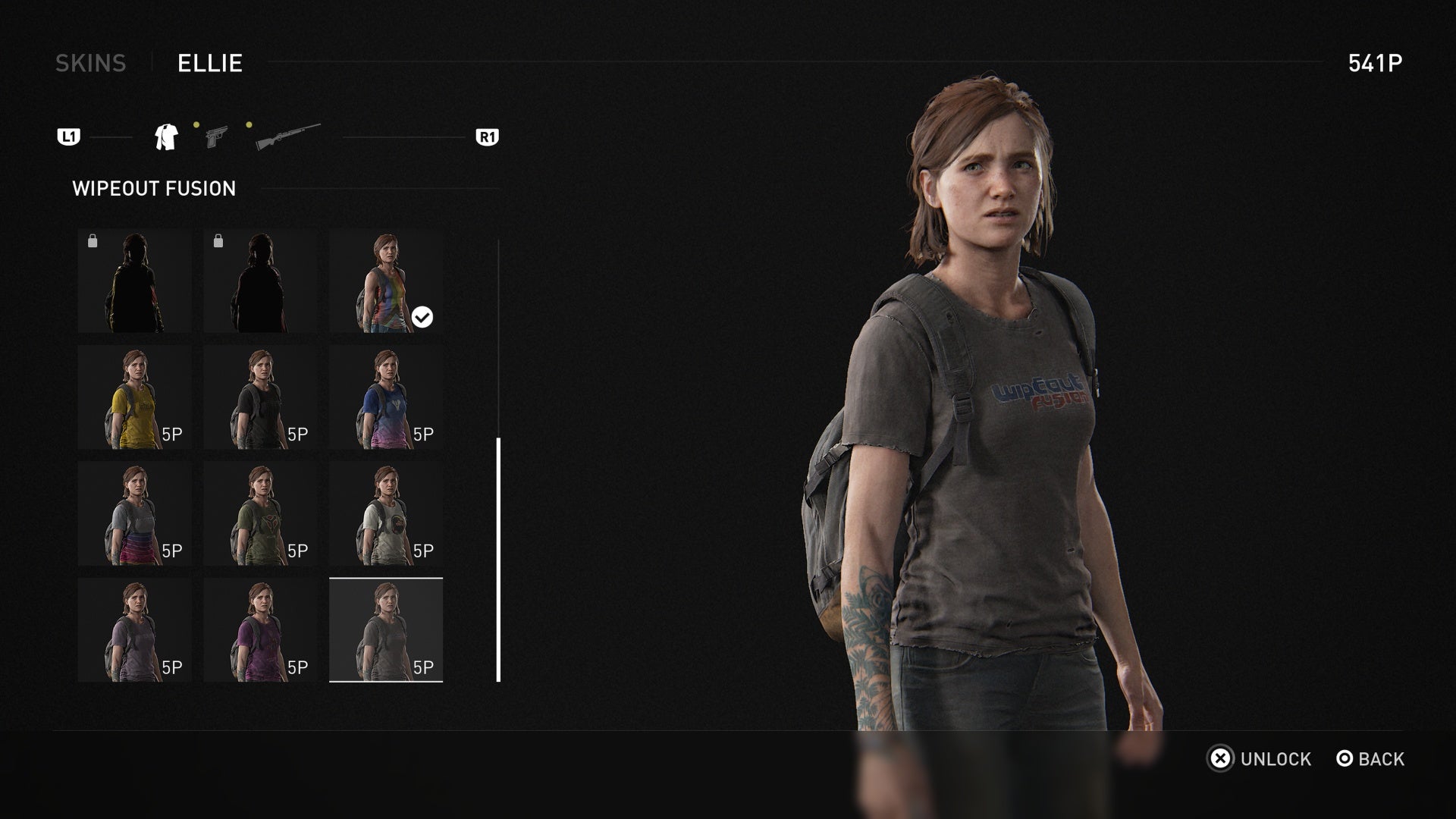
Task: Select the shirt outfits category icon
Action: pyautogui.click(x=166, y=136)
